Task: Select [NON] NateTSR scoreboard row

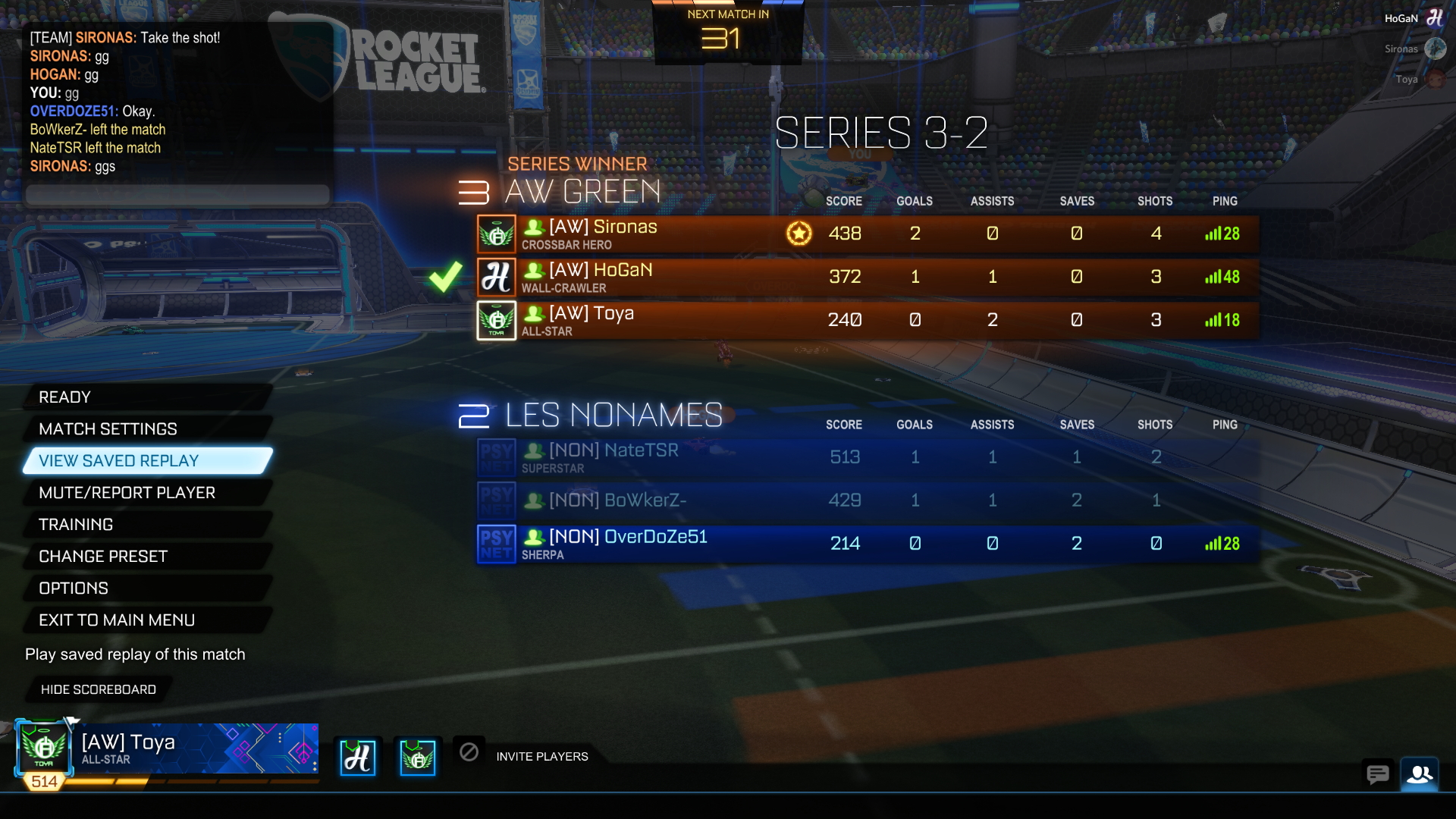Action: pyautogui.click(x=868, y=457)
